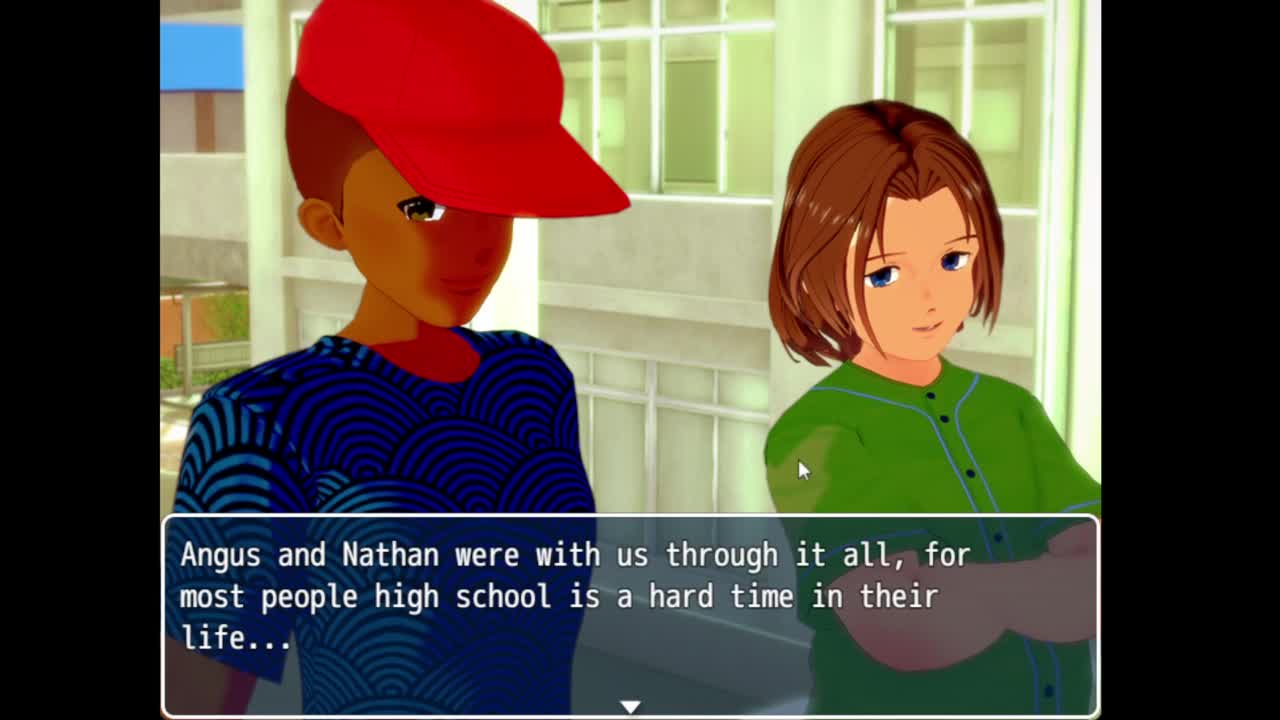This screenshot has width=1280, height=720.
Task: Click the dialogue text box to continue
Action: (x=630, y=600)
